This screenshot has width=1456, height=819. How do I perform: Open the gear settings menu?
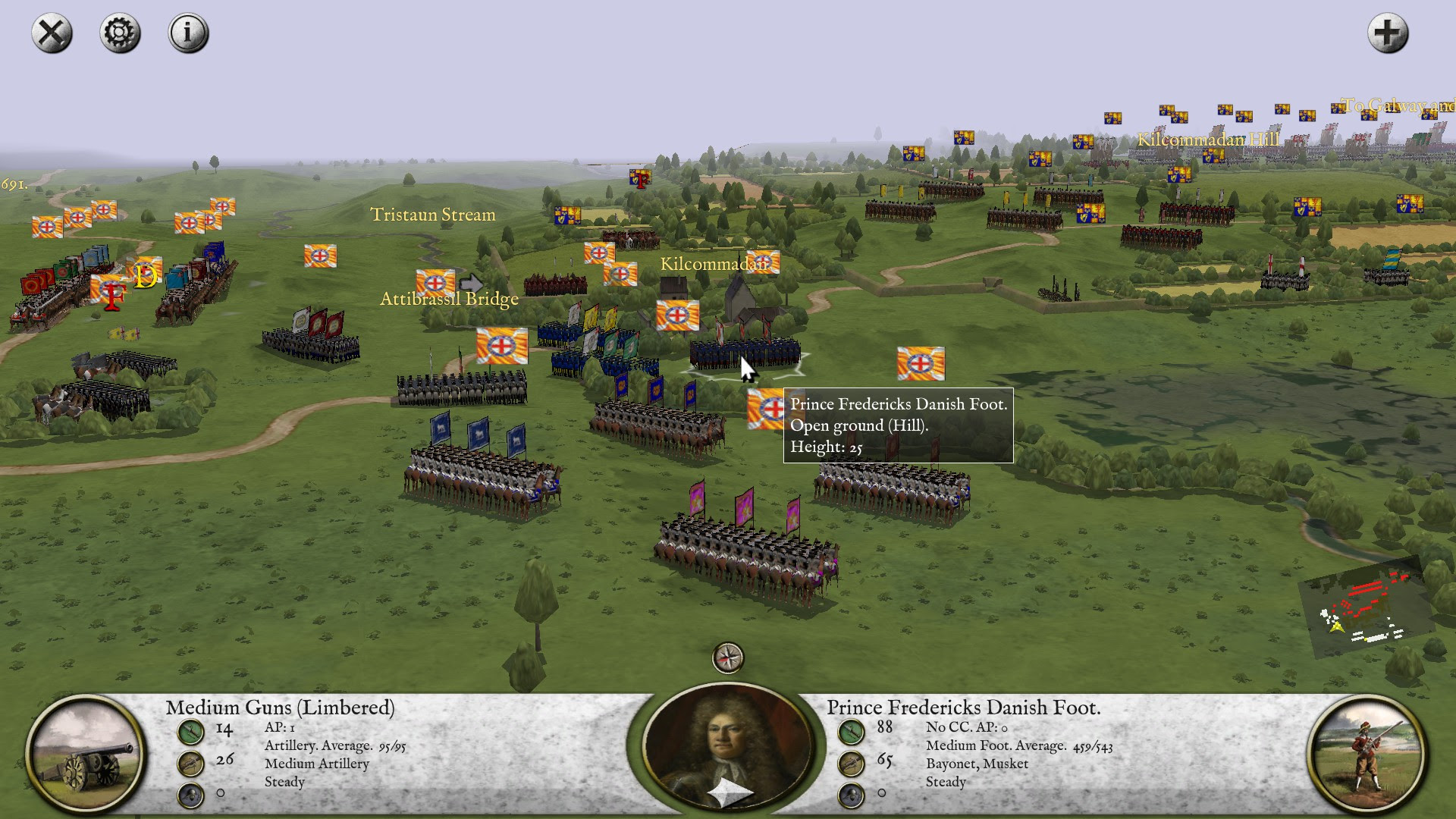tap(120, 33)
